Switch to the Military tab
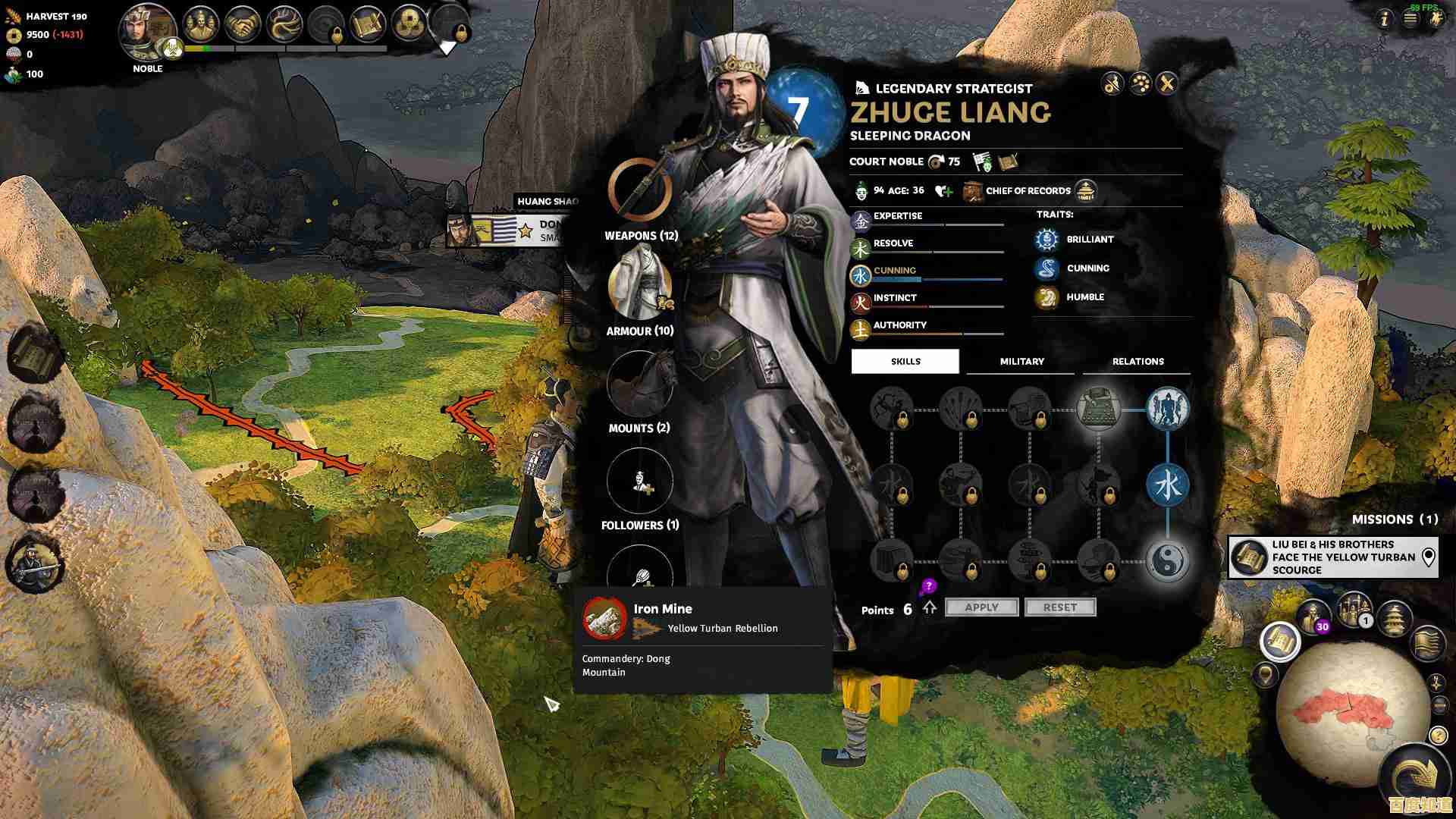This screenshot has height=819, width=1456. point(1021,362)
